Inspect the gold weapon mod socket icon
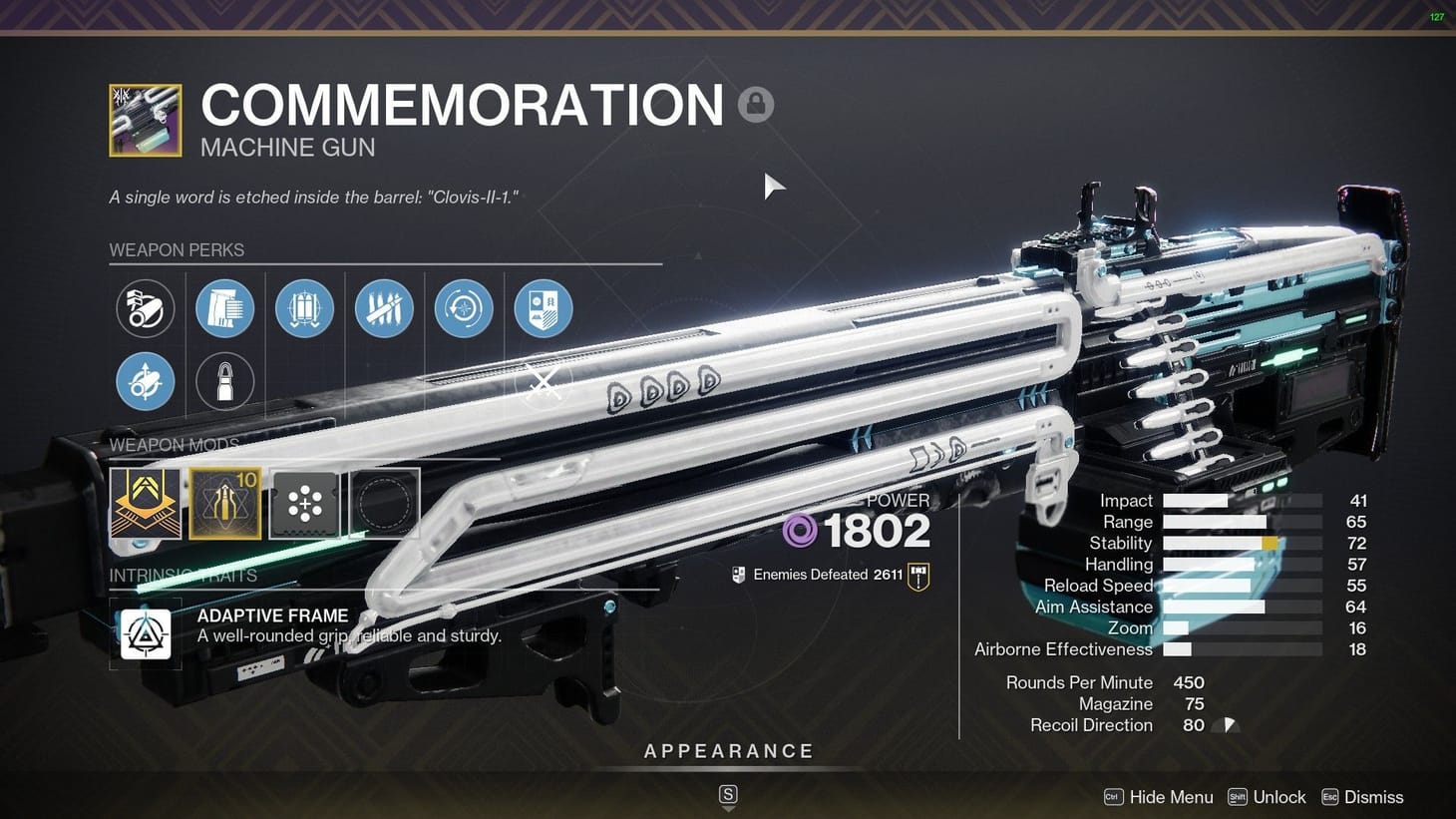This screenshot has width=1456, height=819. click(x=146, y=503)
